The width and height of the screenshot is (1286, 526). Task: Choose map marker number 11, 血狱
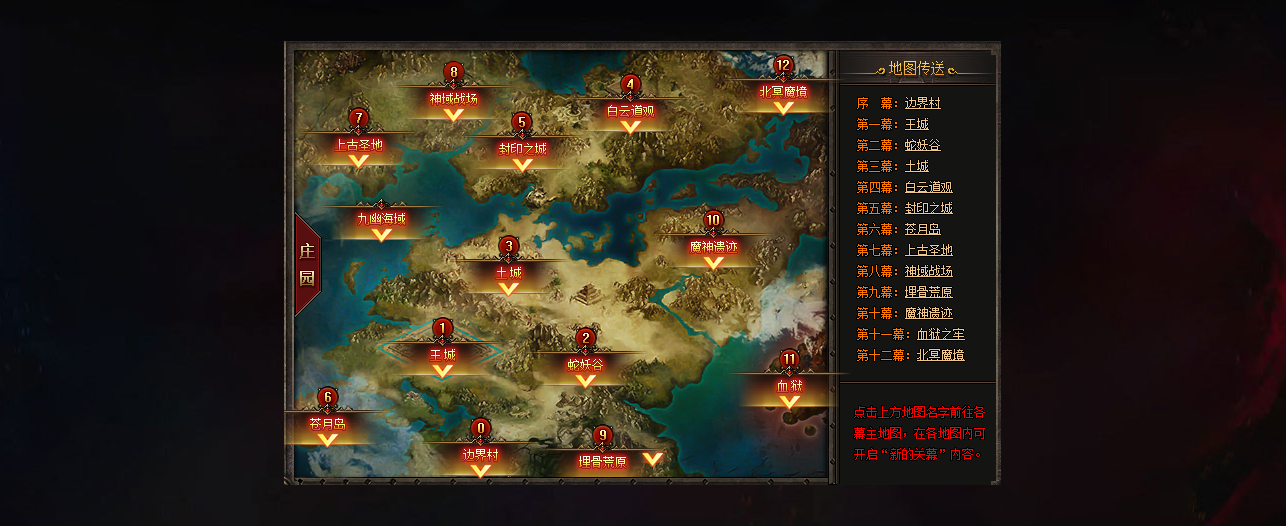[x=790, y=386]
